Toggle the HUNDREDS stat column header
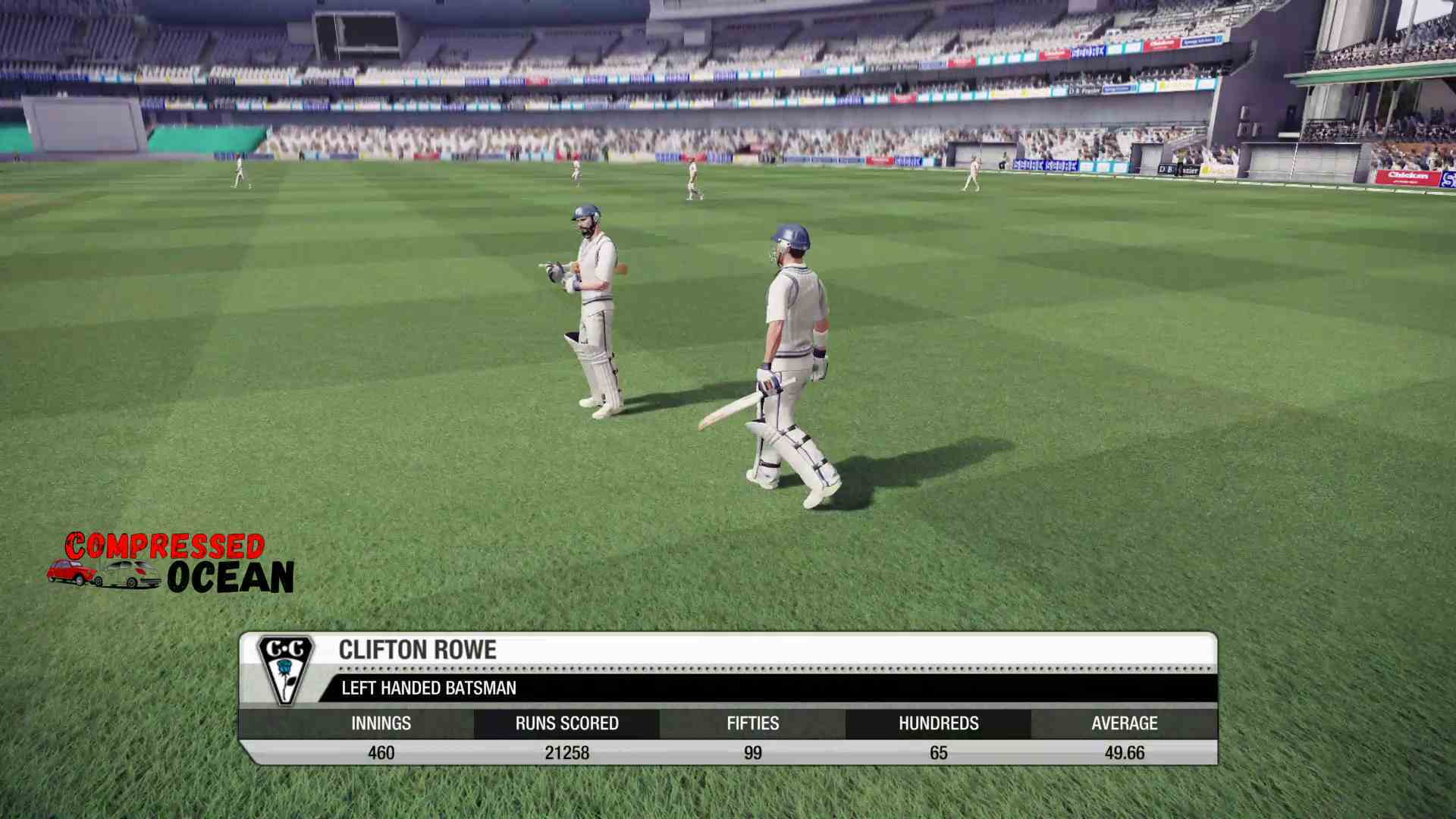 point(939,723)
